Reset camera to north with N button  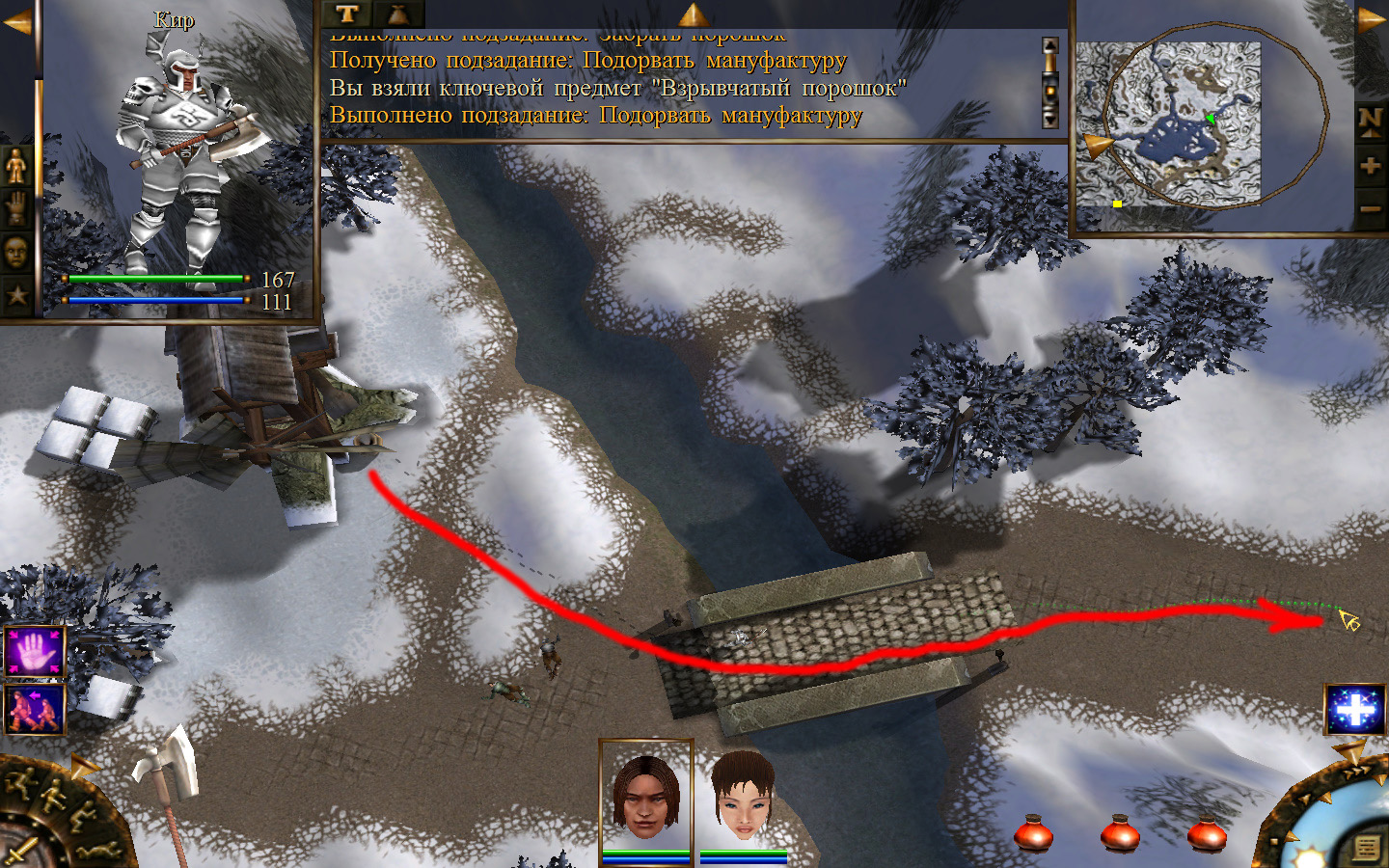click(1370, 121)
